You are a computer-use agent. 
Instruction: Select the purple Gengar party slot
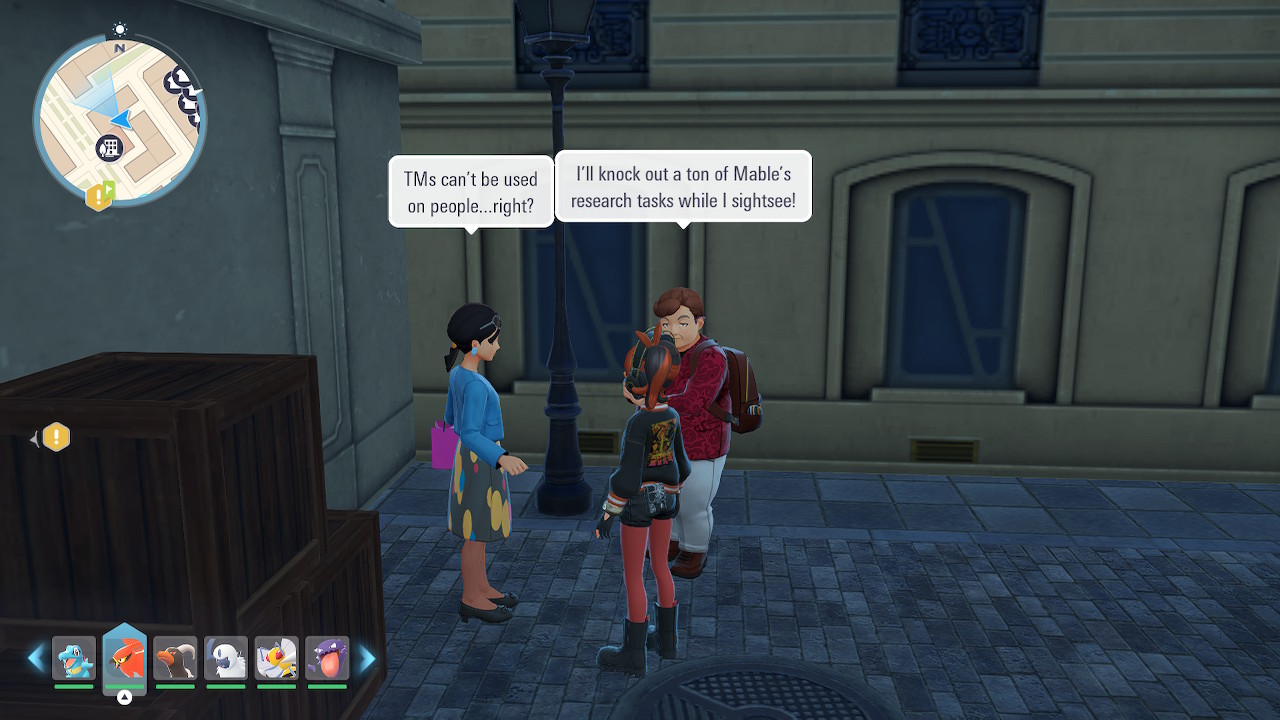327,658
